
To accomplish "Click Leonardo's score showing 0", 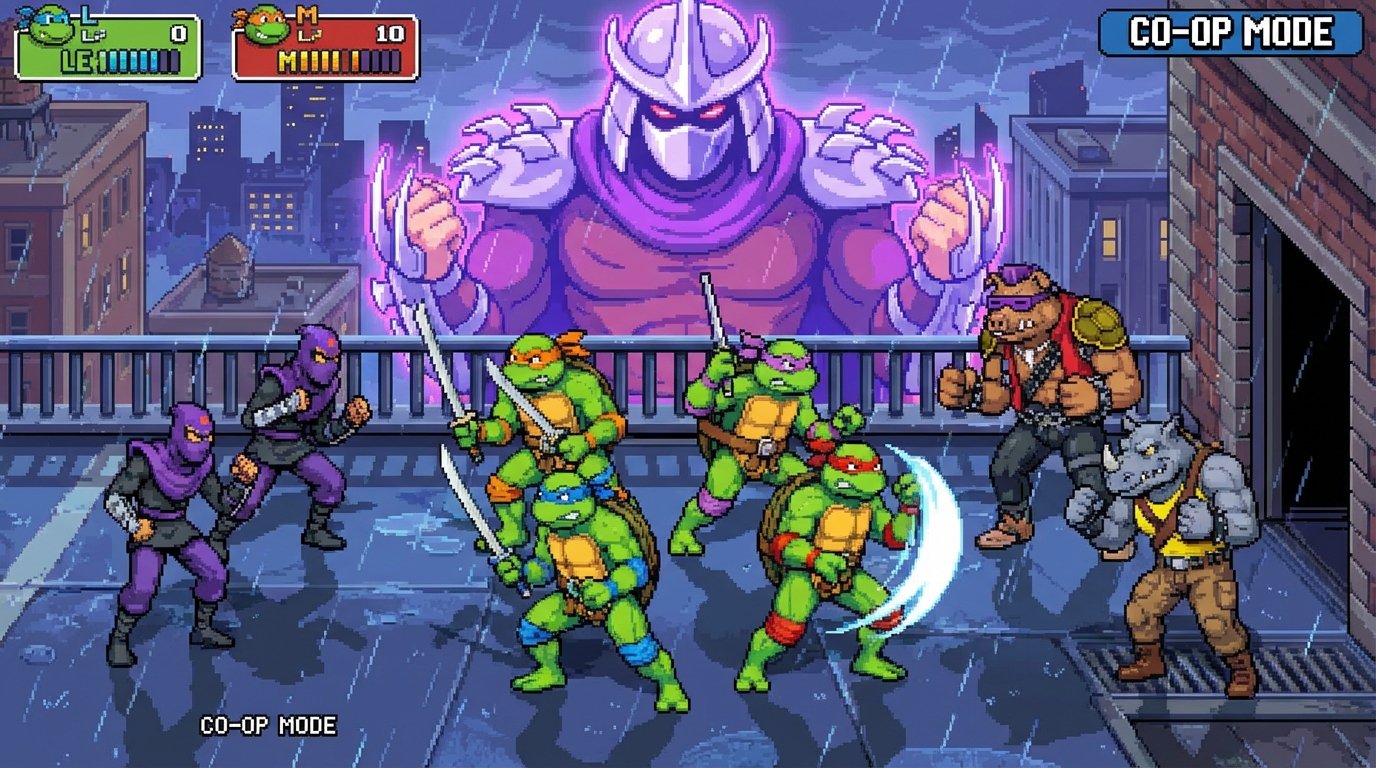I will pyautogui.click(x=177, y=33).
